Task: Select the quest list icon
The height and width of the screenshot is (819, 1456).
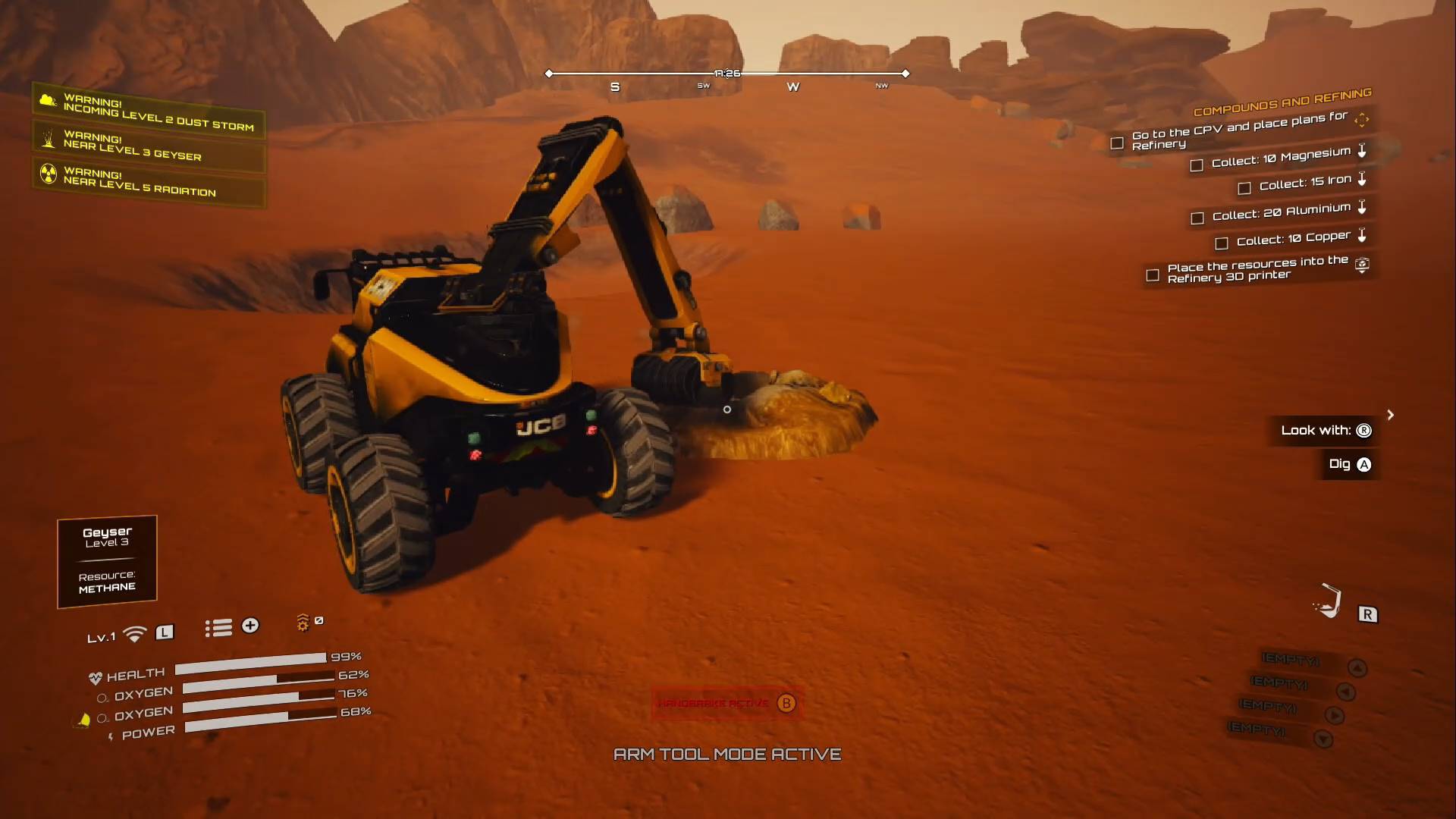Action: point(218,627)
